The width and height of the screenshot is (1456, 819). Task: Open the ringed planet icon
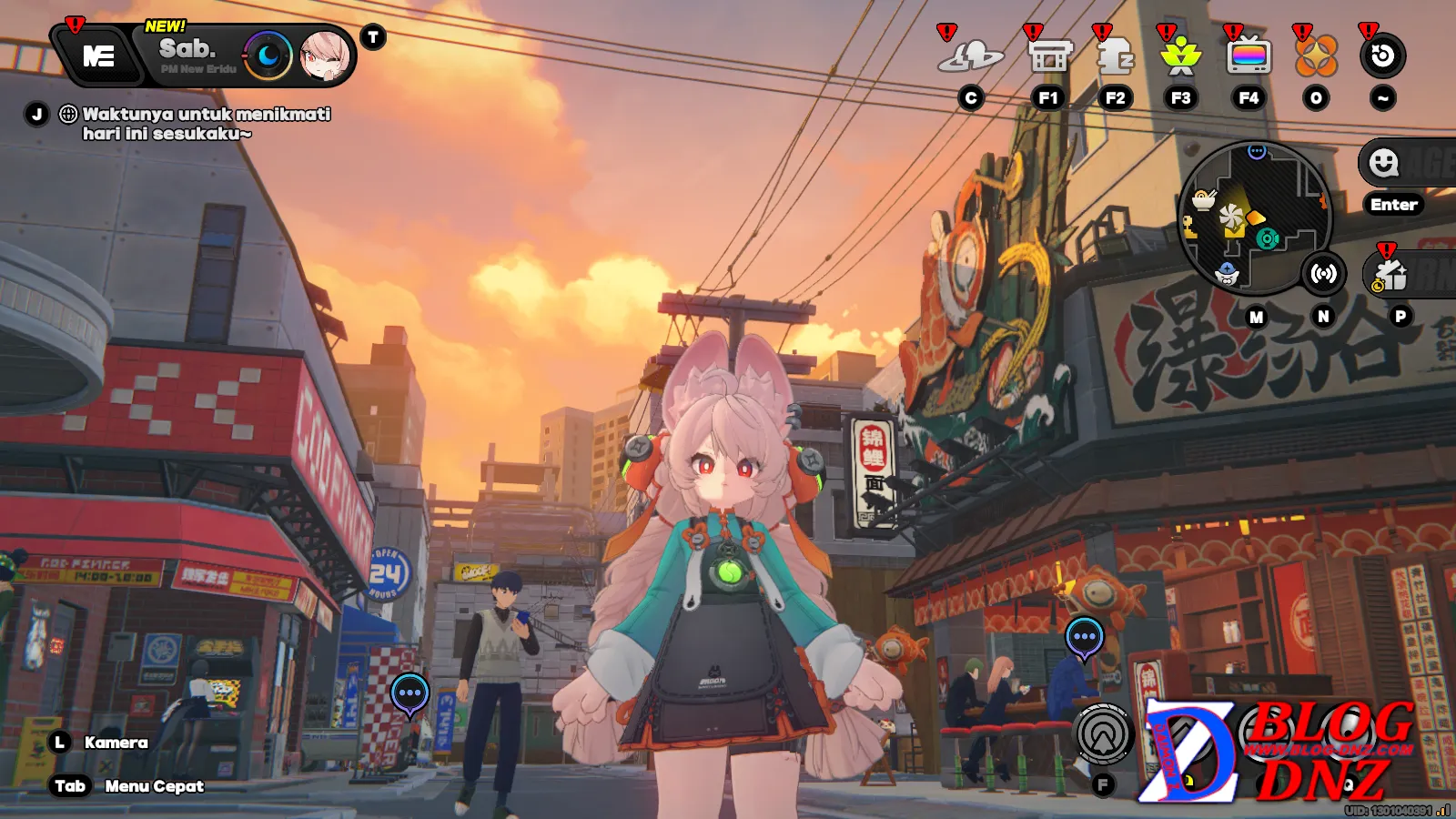[x=971, y=56]
